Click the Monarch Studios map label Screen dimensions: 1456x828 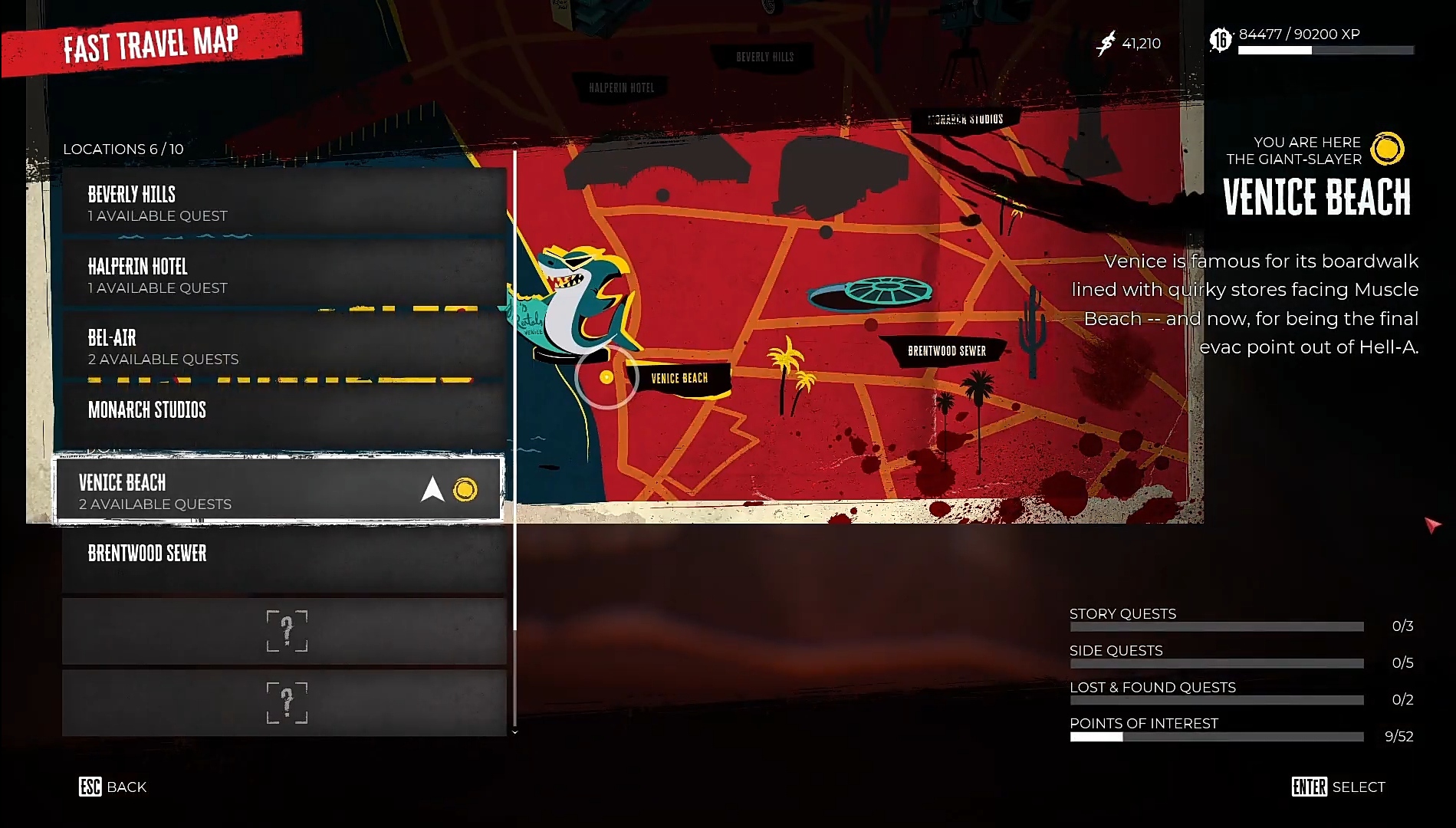965,120
